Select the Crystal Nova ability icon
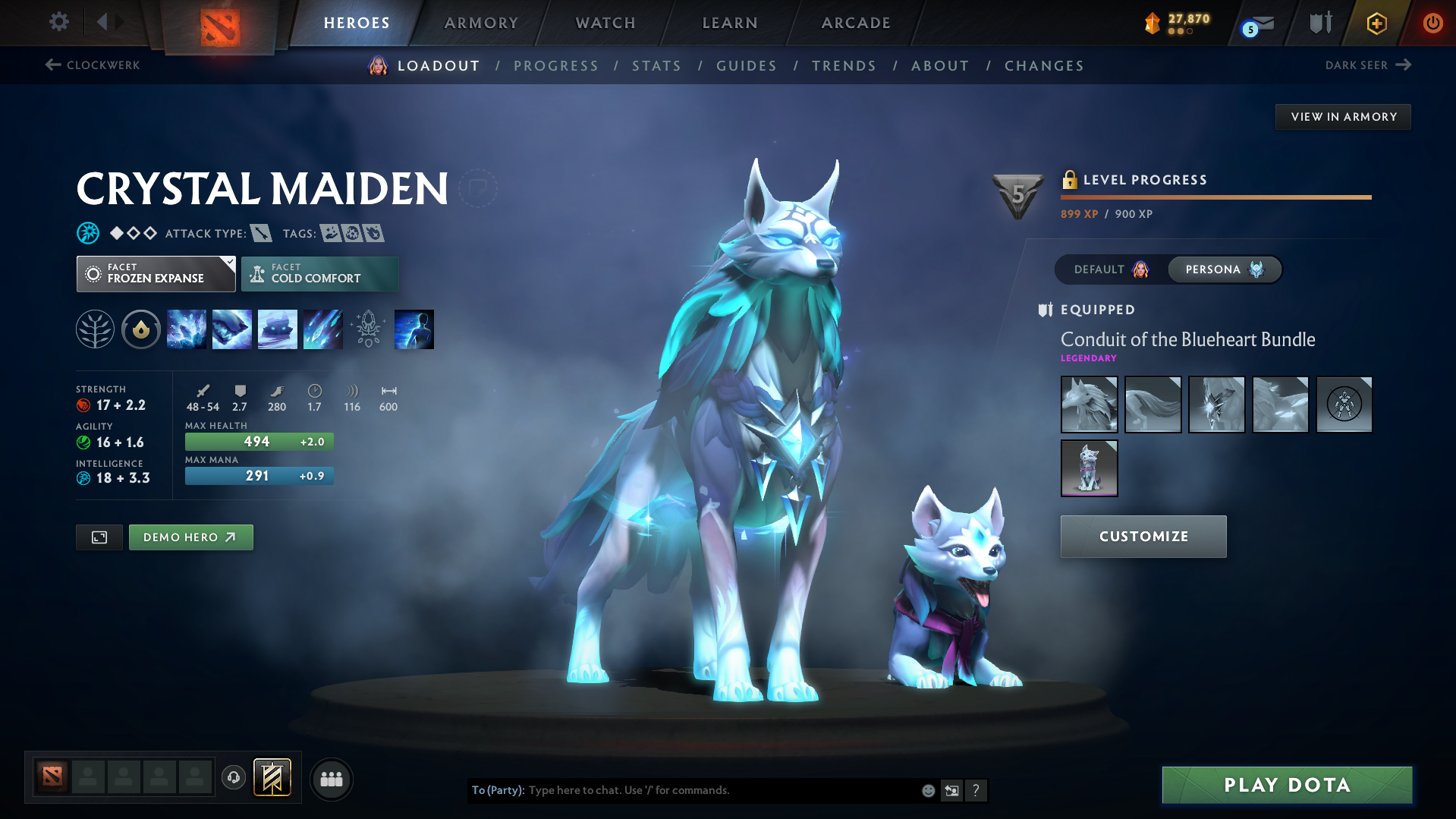The width and height of the screenshot is (1456, 819). [x=186, y=329]
